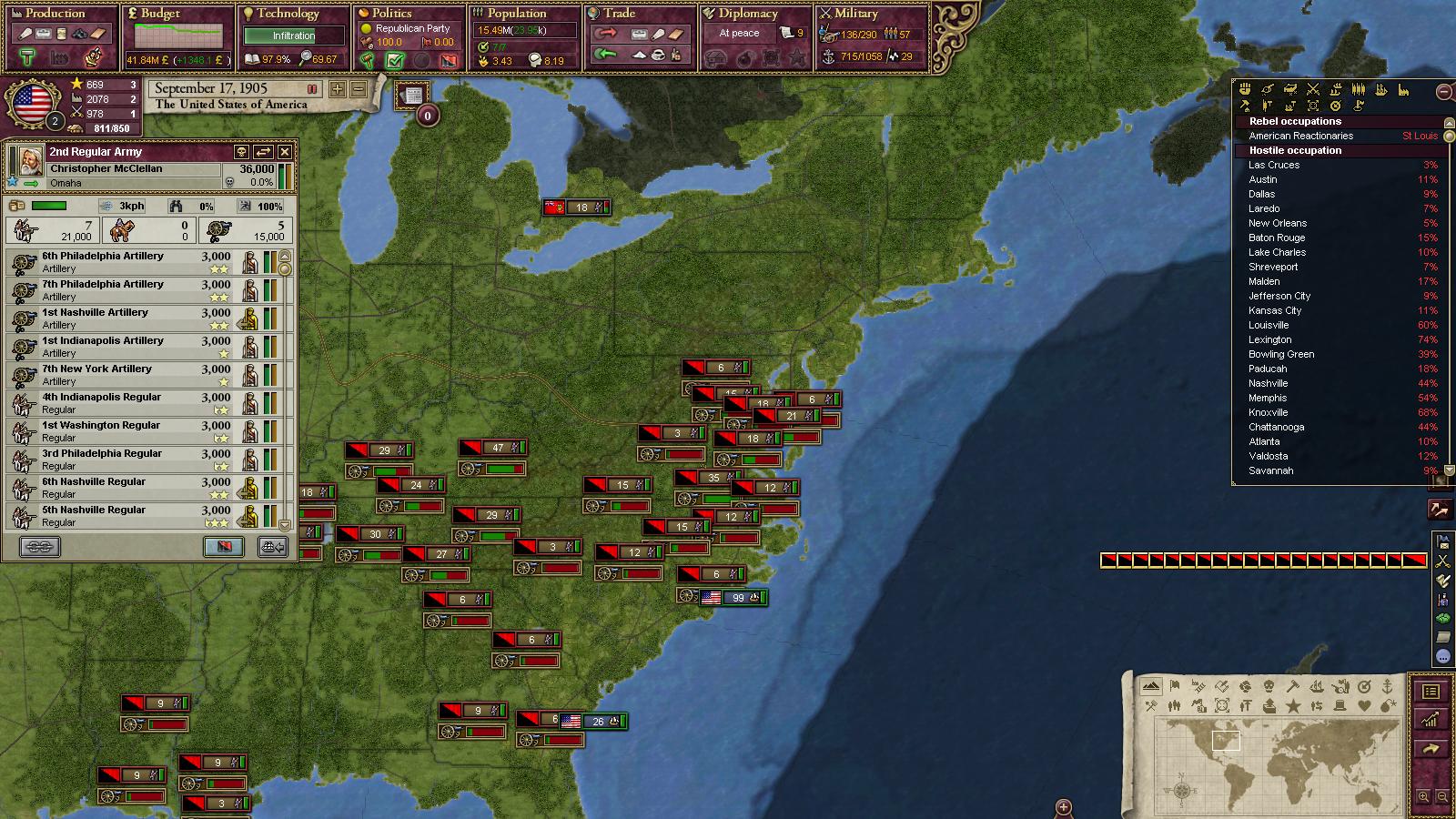This screenshot has width=1456, height=819.
Task: Click the ship embark button in army panel
Action: (x=273, y=546)
